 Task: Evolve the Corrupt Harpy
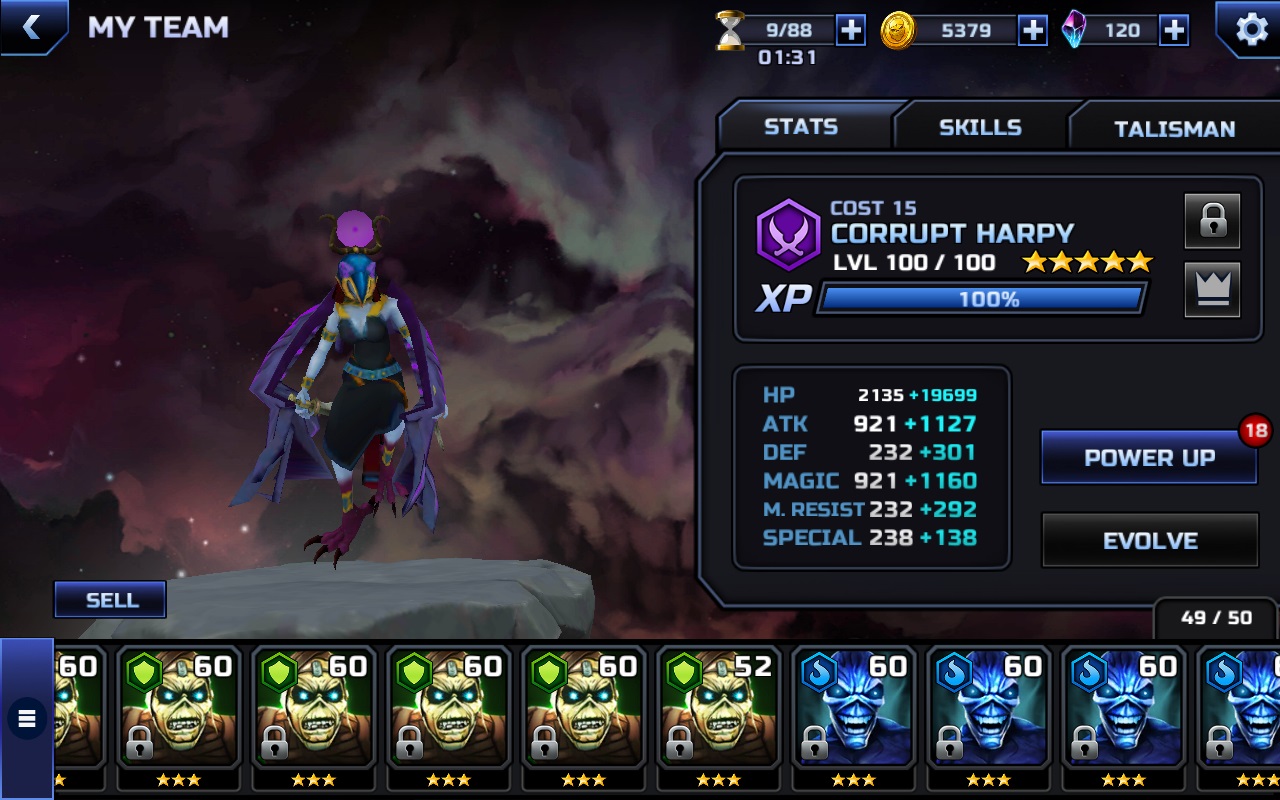pos(1150,540)
